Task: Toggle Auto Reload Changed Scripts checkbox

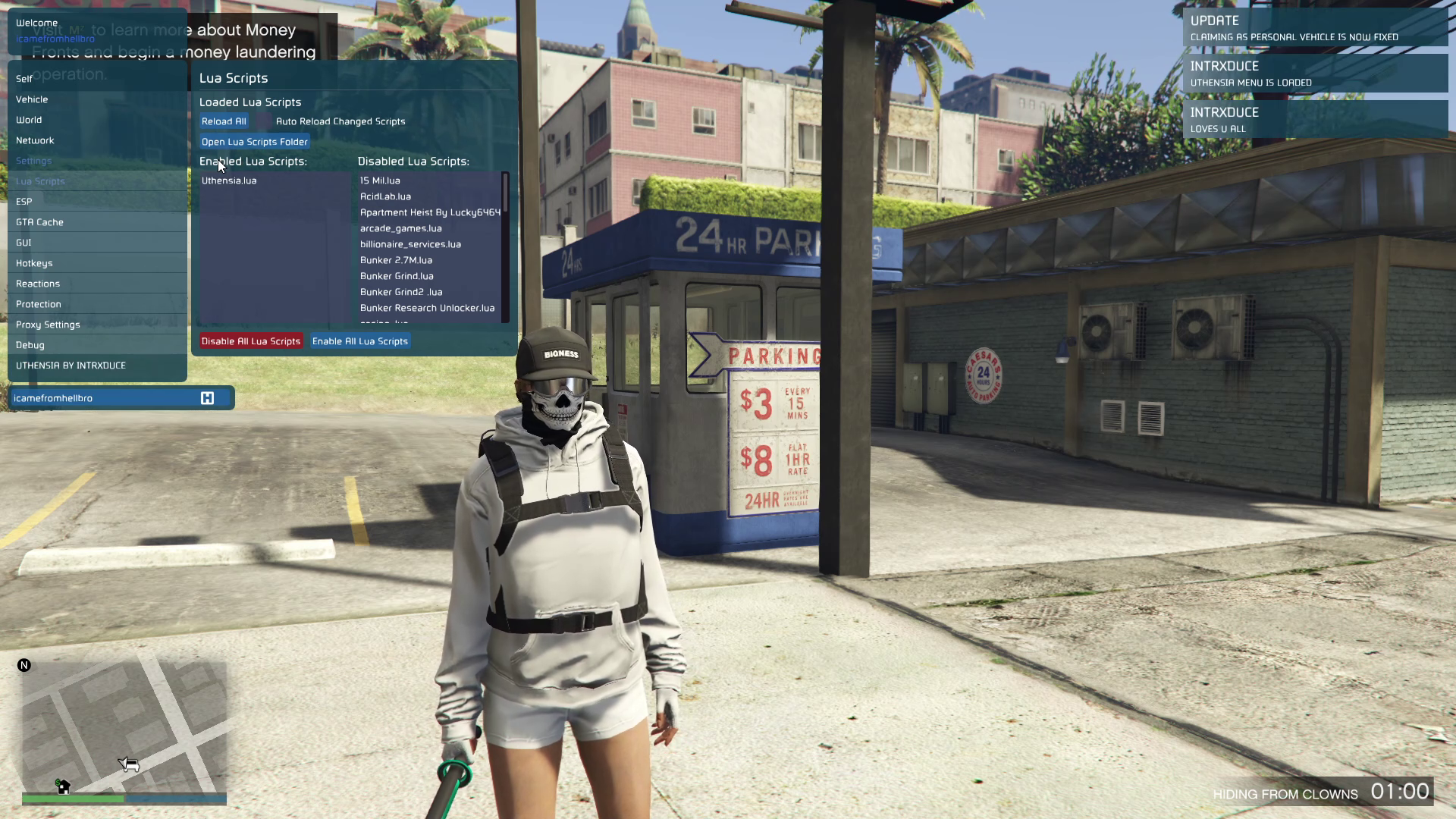Action: point(262,121)
